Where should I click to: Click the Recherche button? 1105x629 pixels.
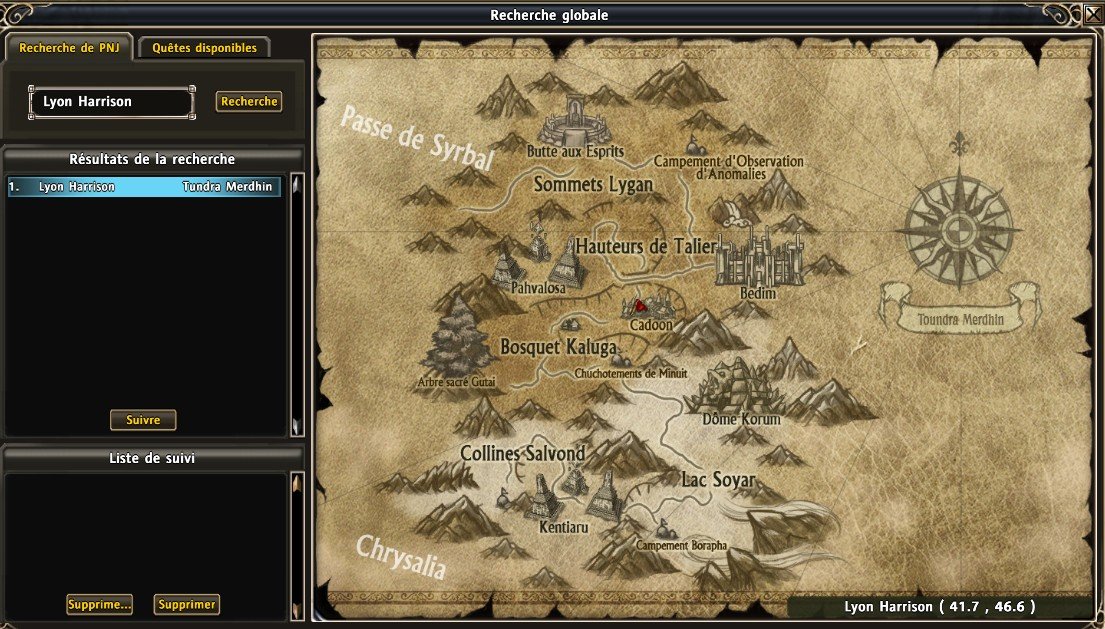pos(249,102)
